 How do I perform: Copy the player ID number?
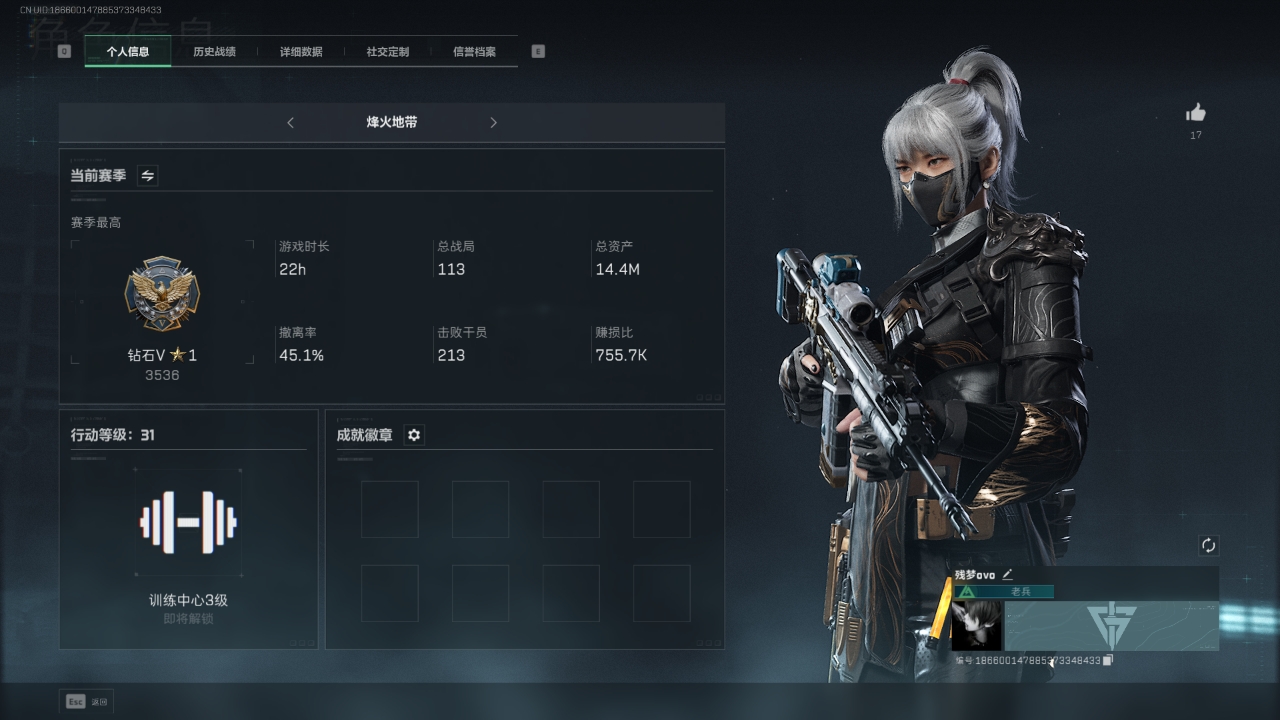pyautogui.click(x=1108, y=660)
